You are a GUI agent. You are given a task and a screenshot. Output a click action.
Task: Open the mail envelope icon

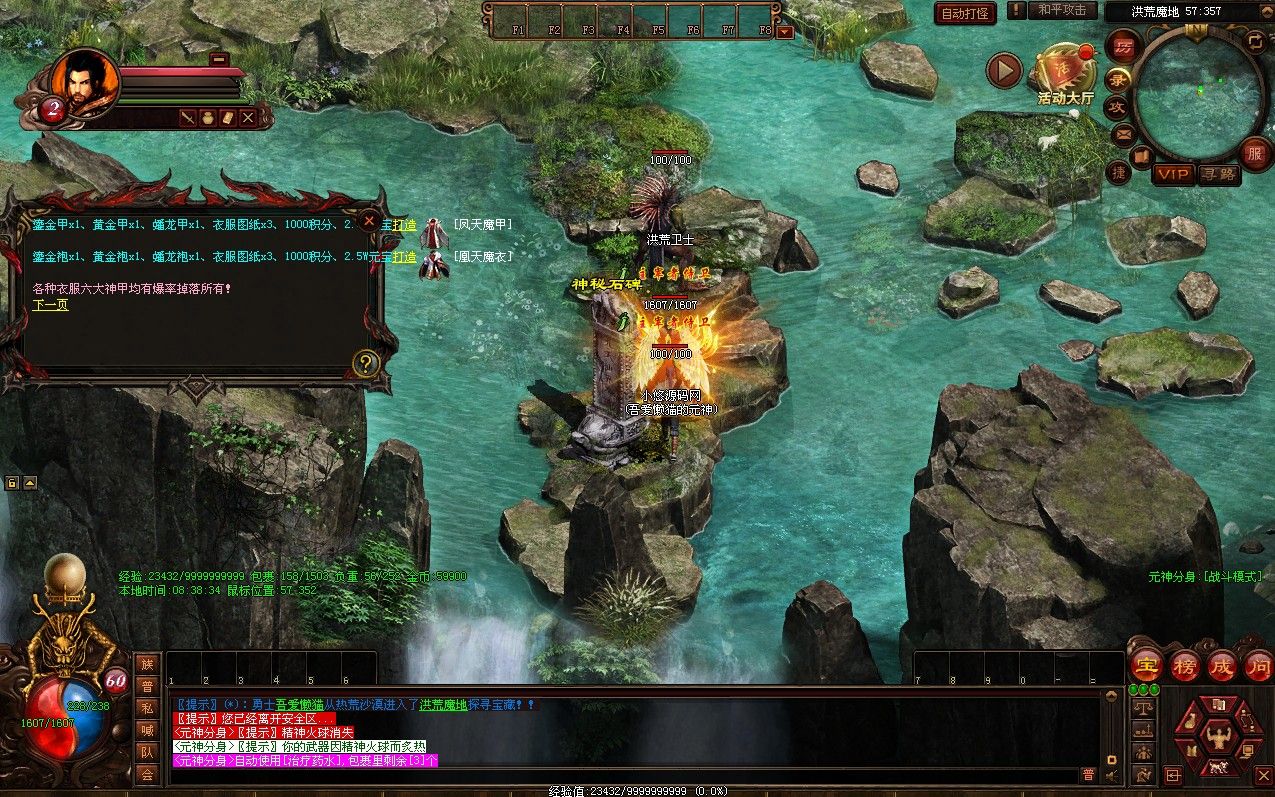[1123, 133]
